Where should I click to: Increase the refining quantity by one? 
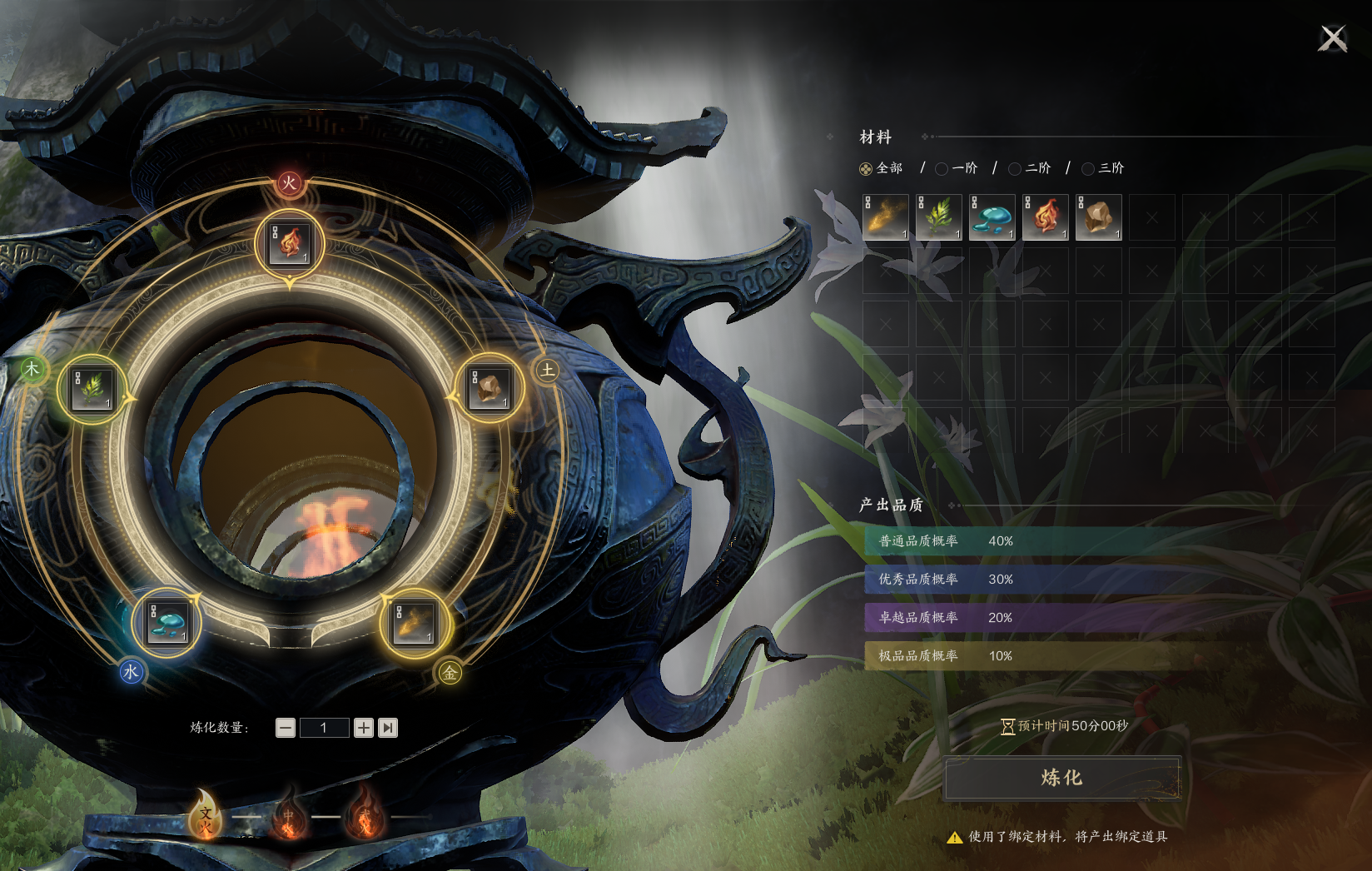(x=364, y=728)
